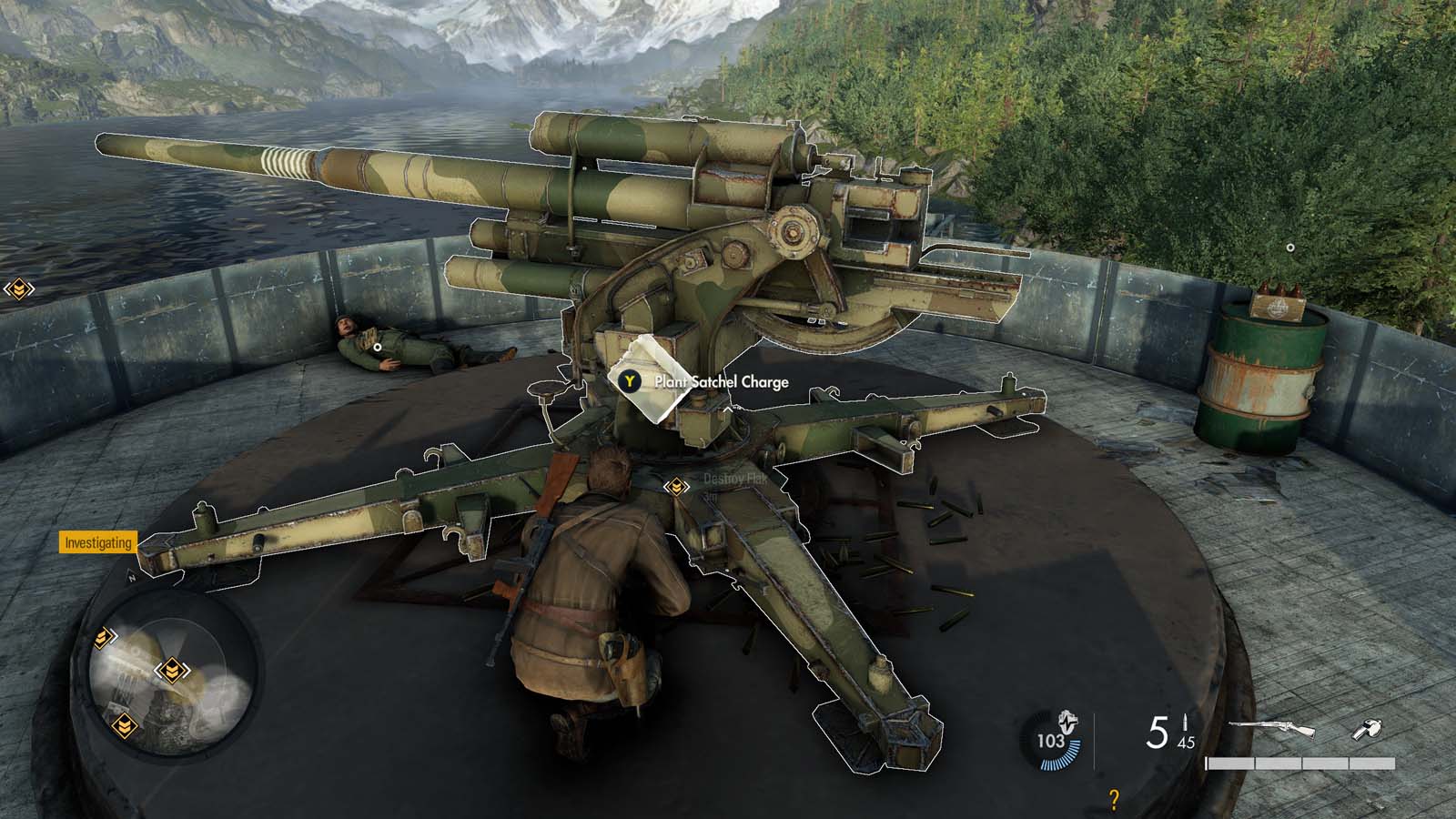Screen dimensions: 1456x819
Task: Select the whistle item icon
Action: [x=1368, y=728]
